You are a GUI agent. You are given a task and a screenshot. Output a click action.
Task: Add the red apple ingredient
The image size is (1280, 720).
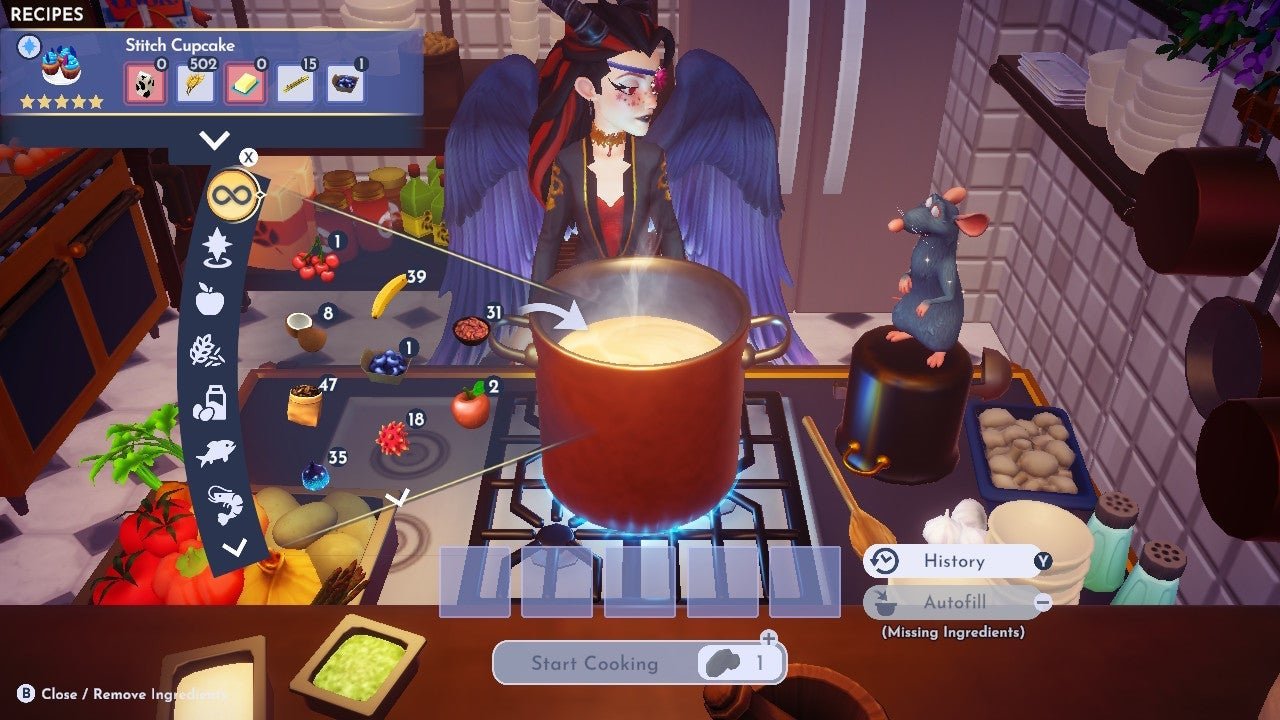click(470, 405)
